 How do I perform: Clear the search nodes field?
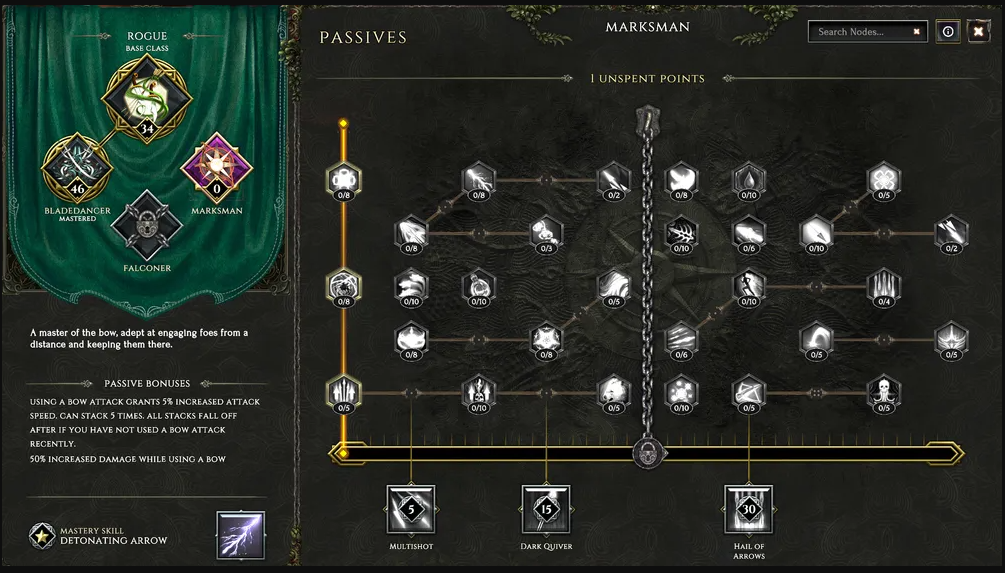(x=916, y=32)
